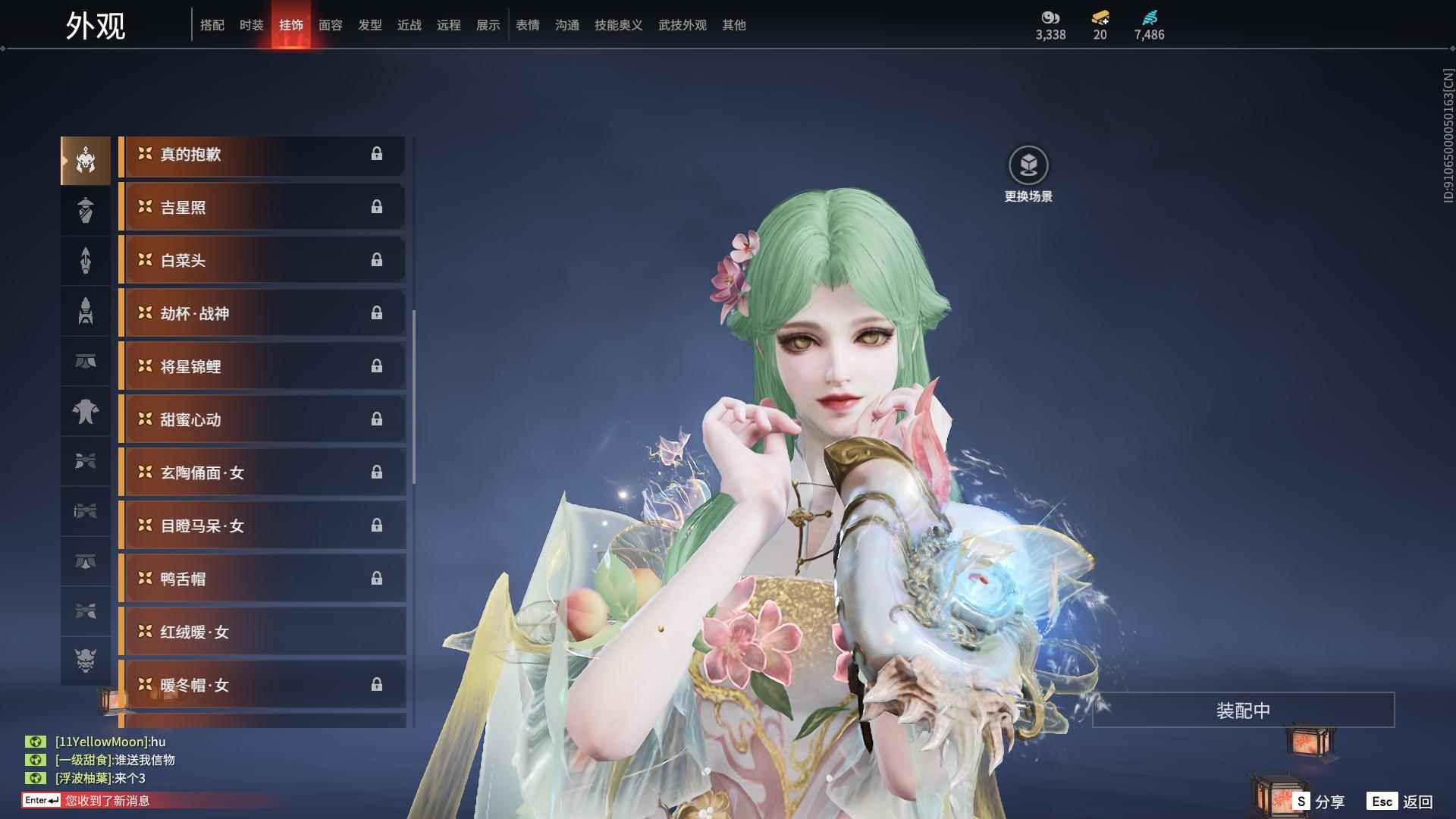This screenshot has height=819, width=1456.
Task: Select the demon mask category icon
Action: (x=86, y=661)
